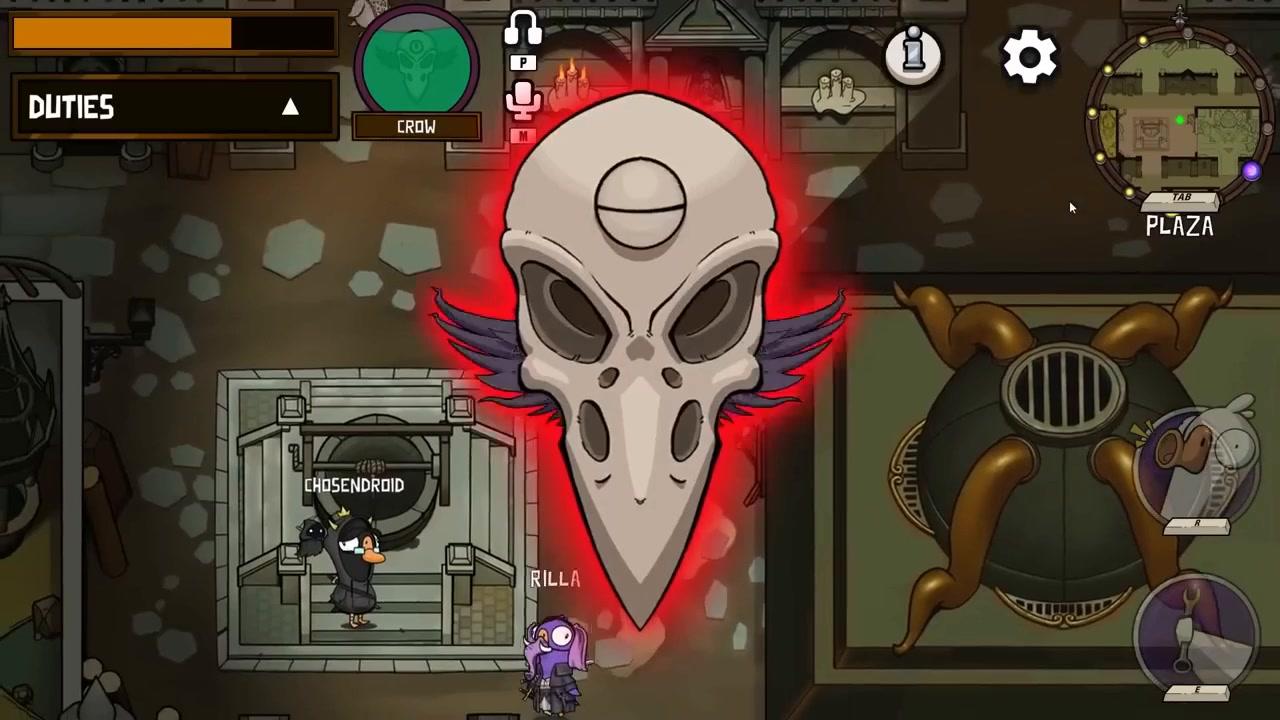Select the purple orb on the minimap ring
The image size is (1280, 720).
[x=1252, y=172]
